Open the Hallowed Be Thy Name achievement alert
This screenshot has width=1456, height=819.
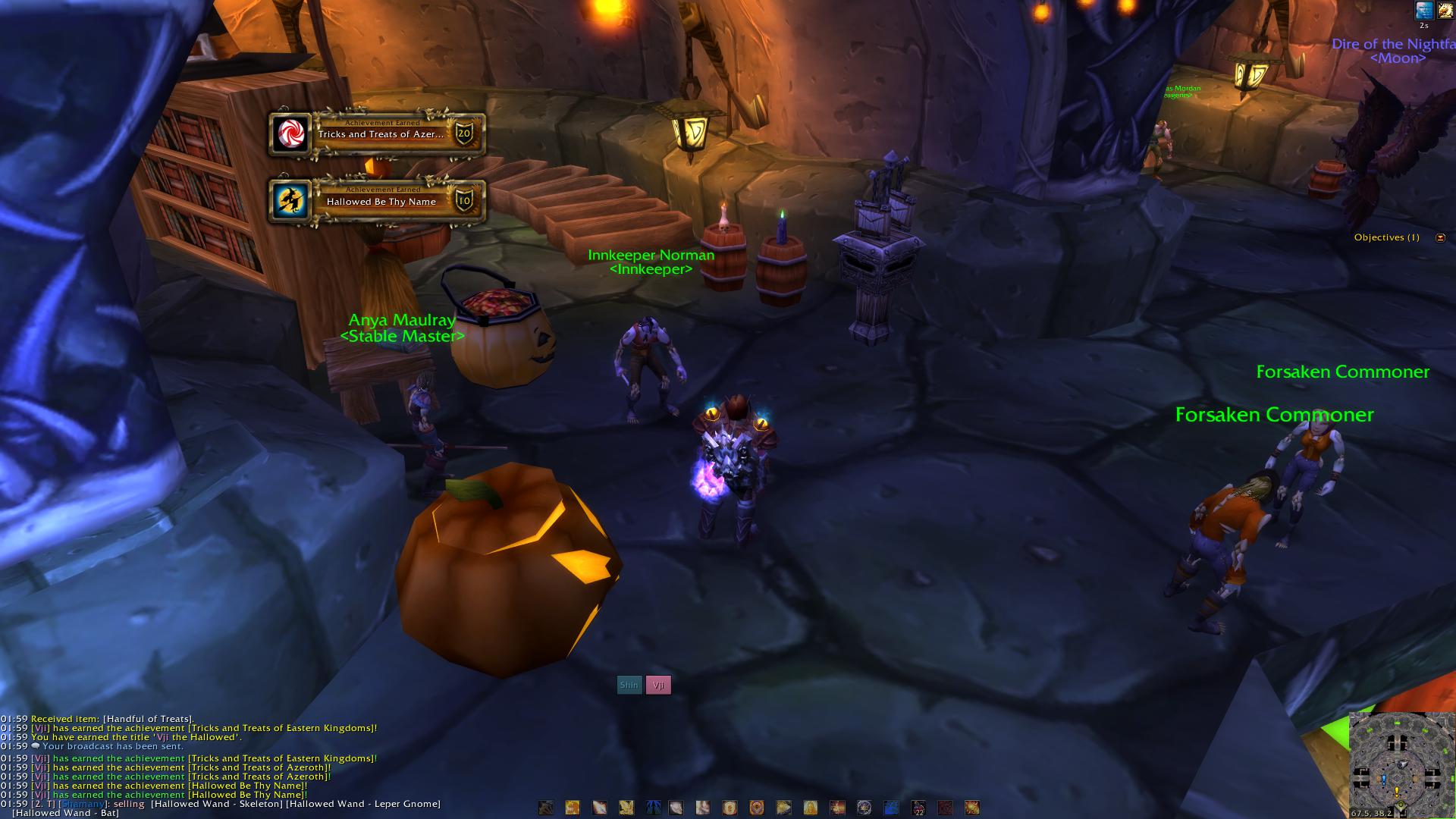[378, 202]
